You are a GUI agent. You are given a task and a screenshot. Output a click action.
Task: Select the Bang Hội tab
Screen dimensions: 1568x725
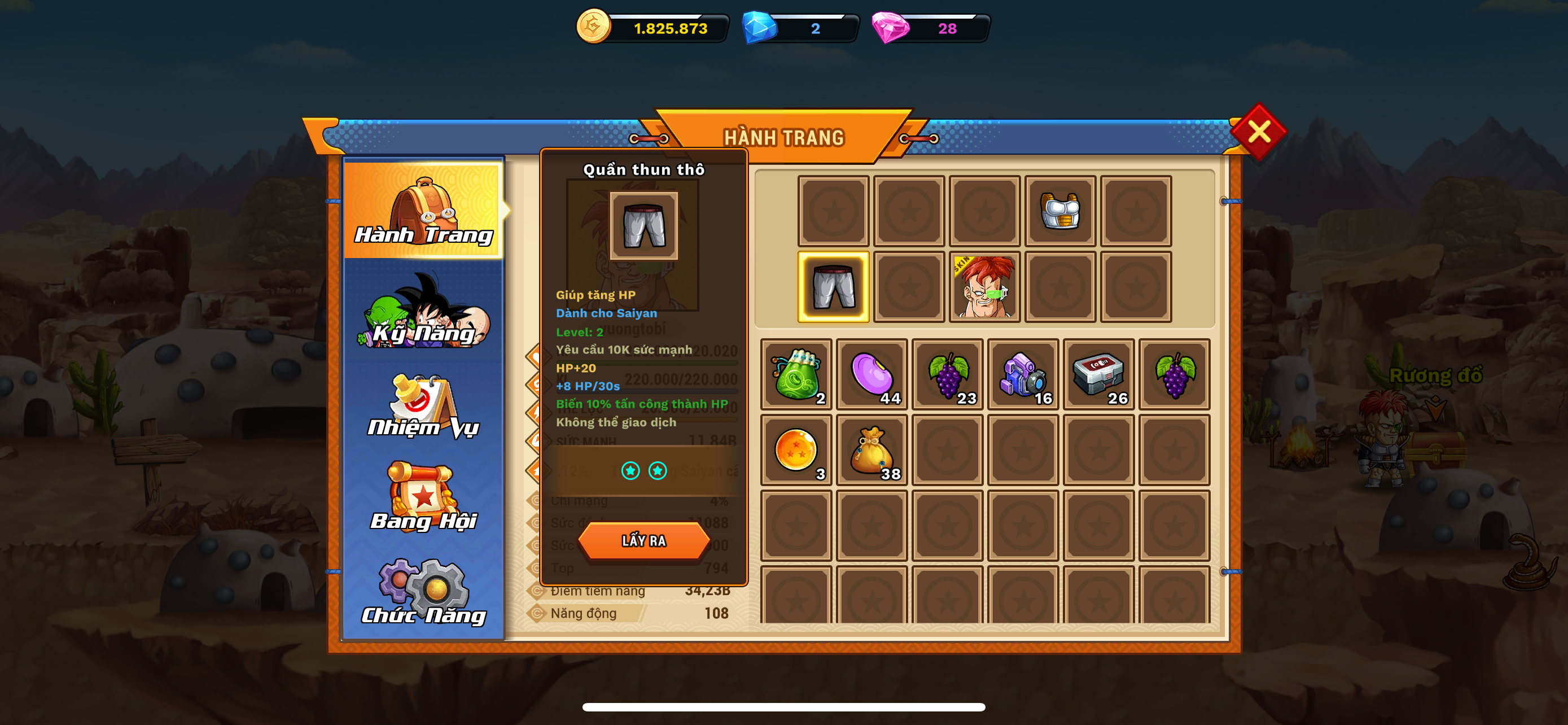[424, 497]
